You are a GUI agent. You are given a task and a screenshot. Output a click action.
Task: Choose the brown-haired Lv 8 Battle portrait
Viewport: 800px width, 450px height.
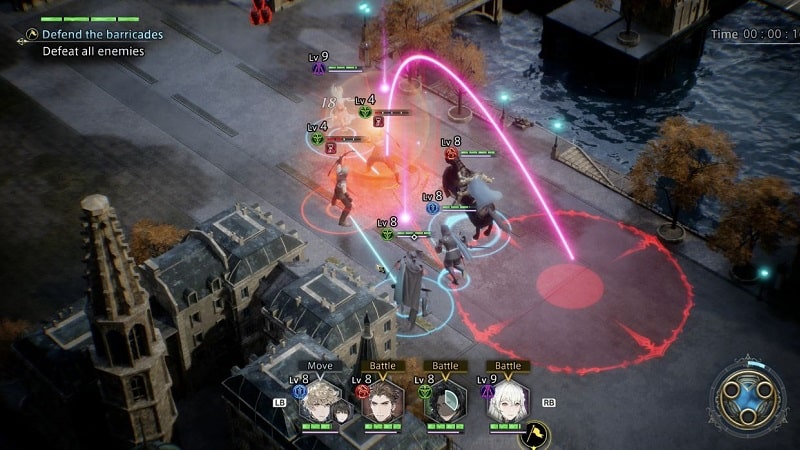point(382,401)
